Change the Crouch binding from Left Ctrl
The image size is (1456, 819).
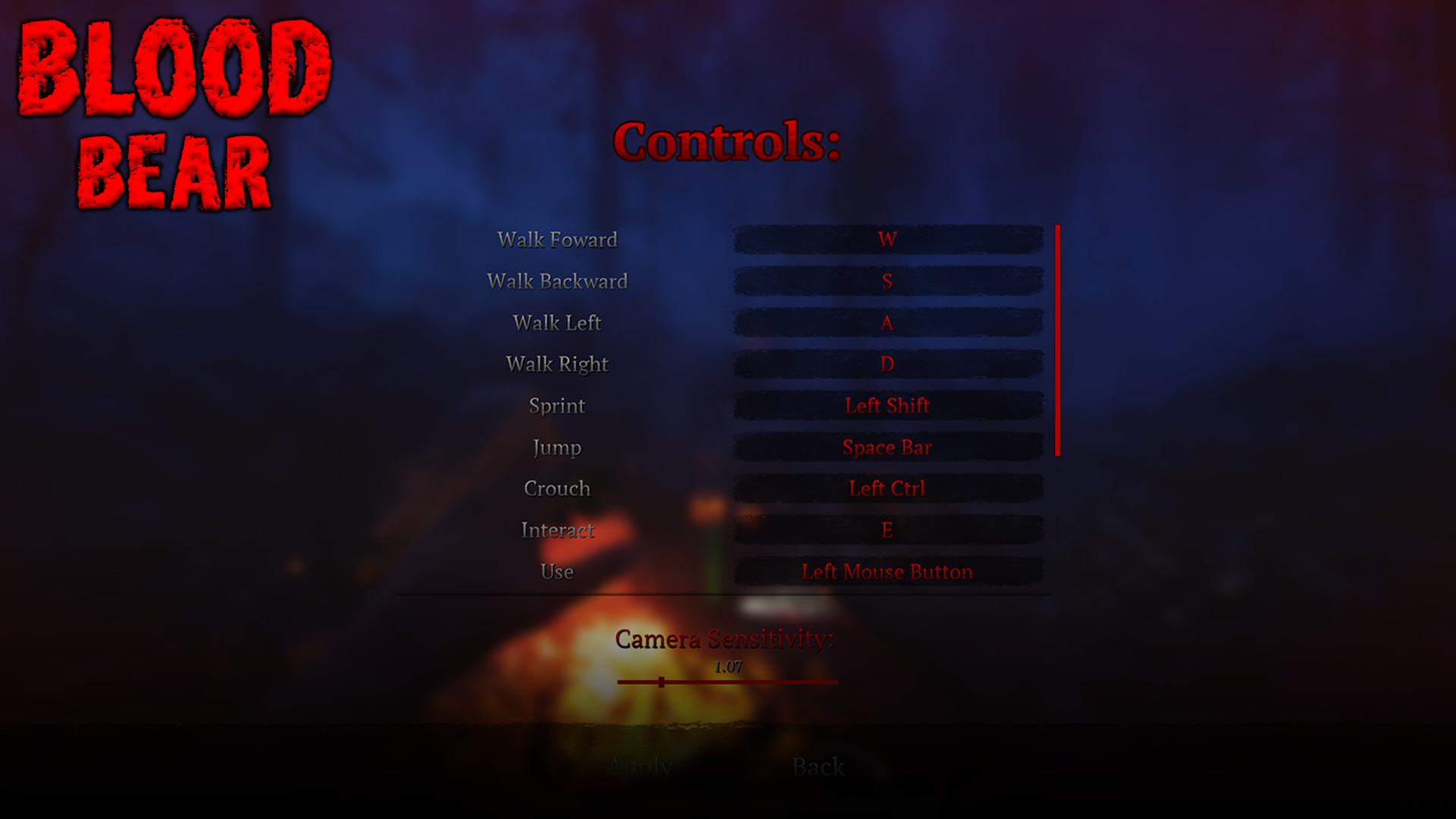[887, 489]
